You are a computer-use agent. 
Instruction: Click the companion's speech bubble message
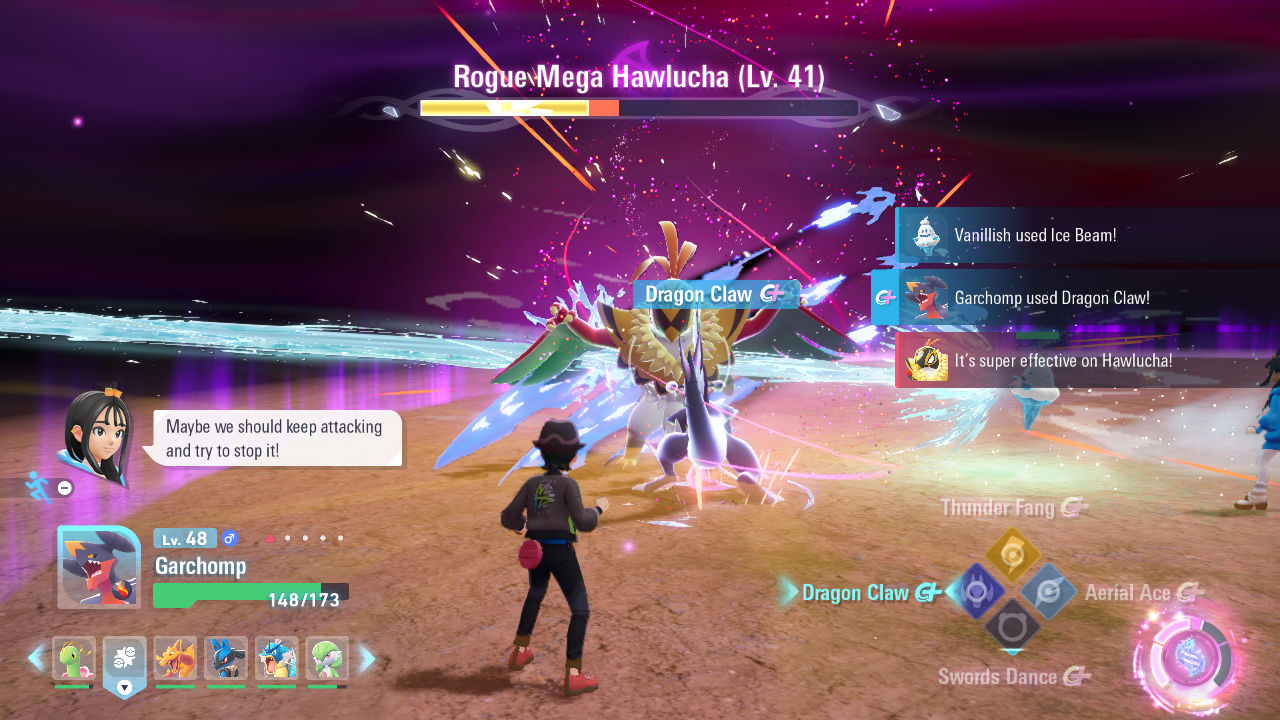(x=274, y=439)
